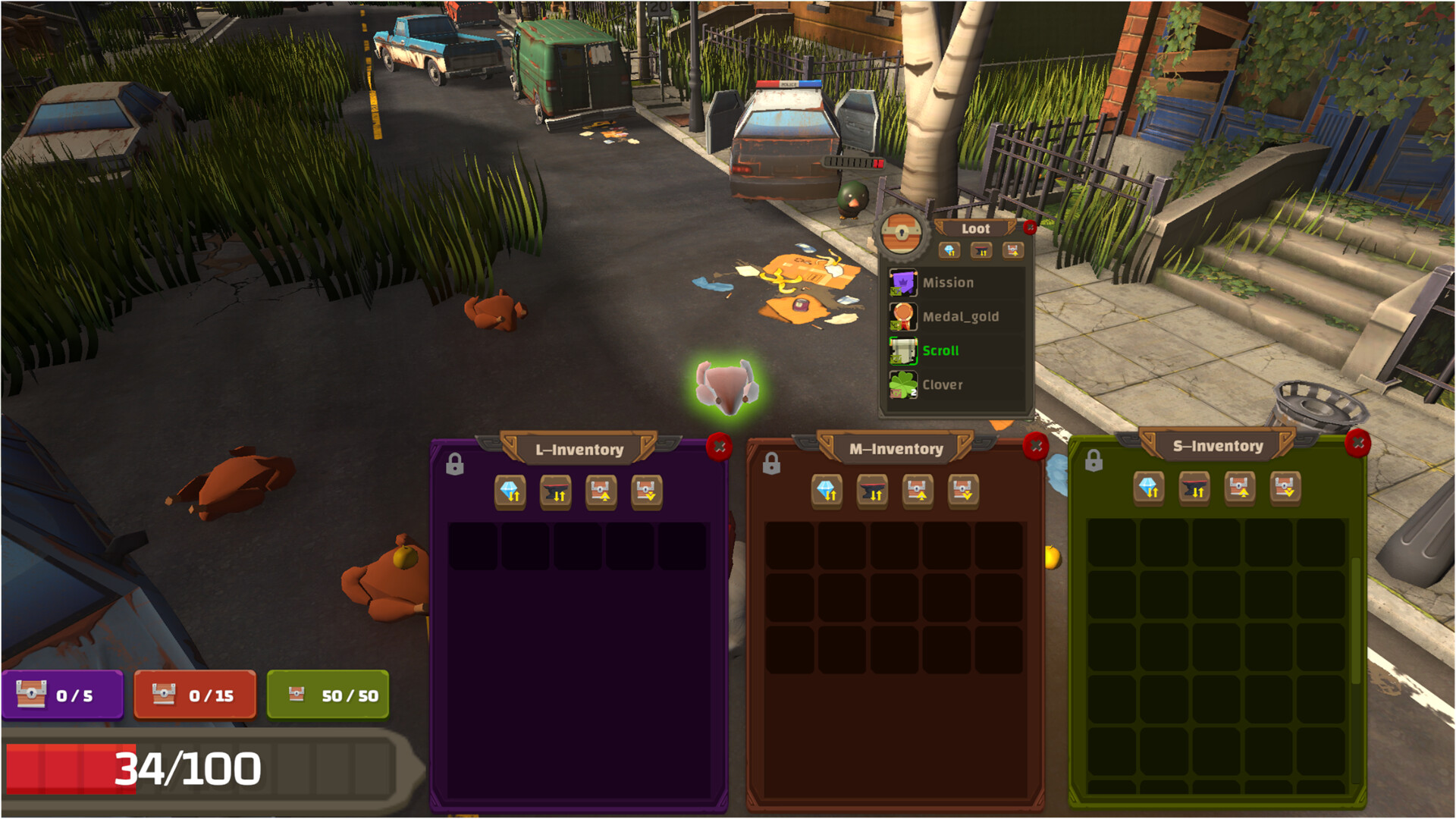This screenshot has height=819, width=1456.
Task: Select the gem sort icon in L-Inventory
Action: (510, 494)
